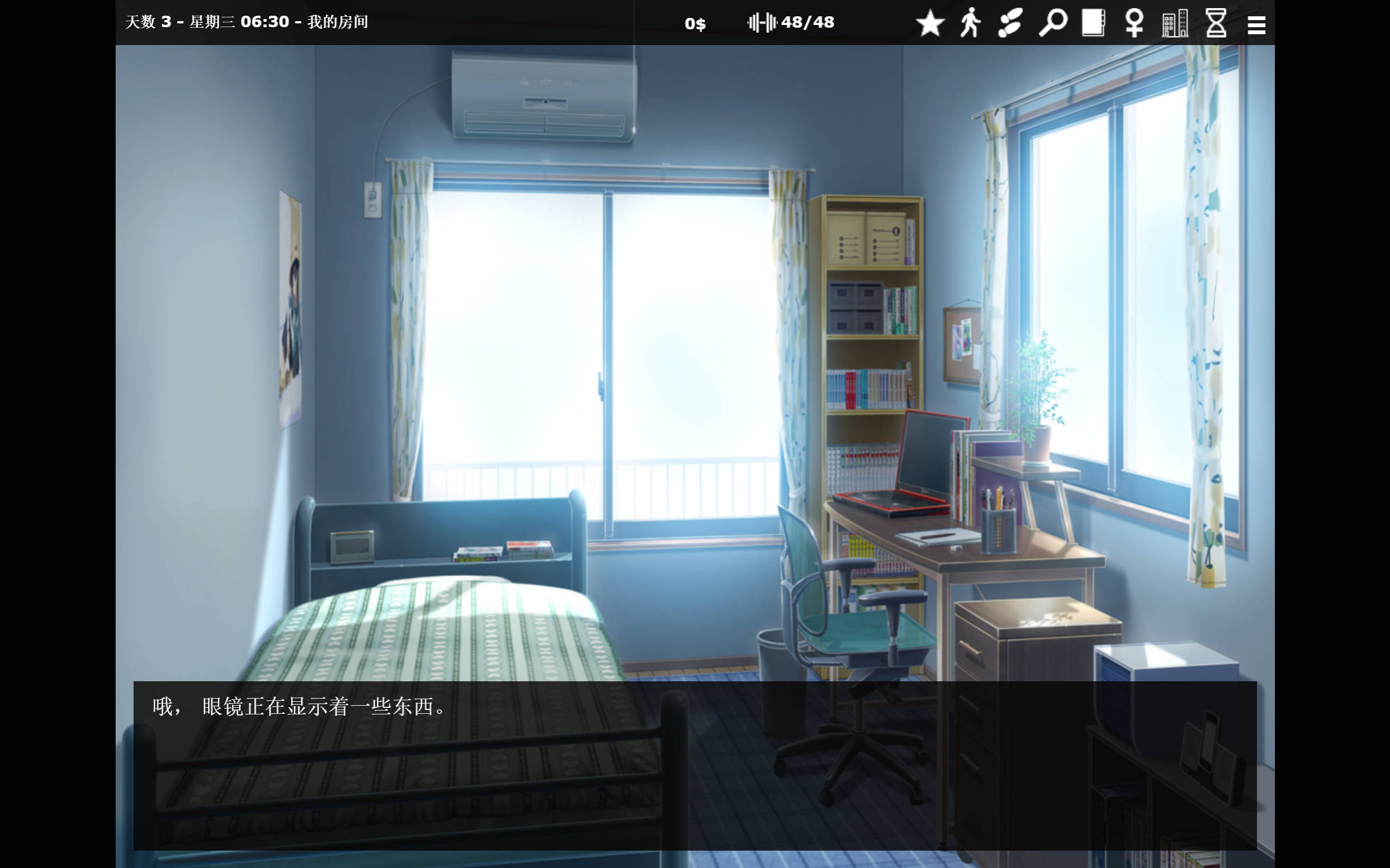Open the star achievements icon
This screenshot has width=1390, height=868.
pyautogui.click(x=931, y=23)
